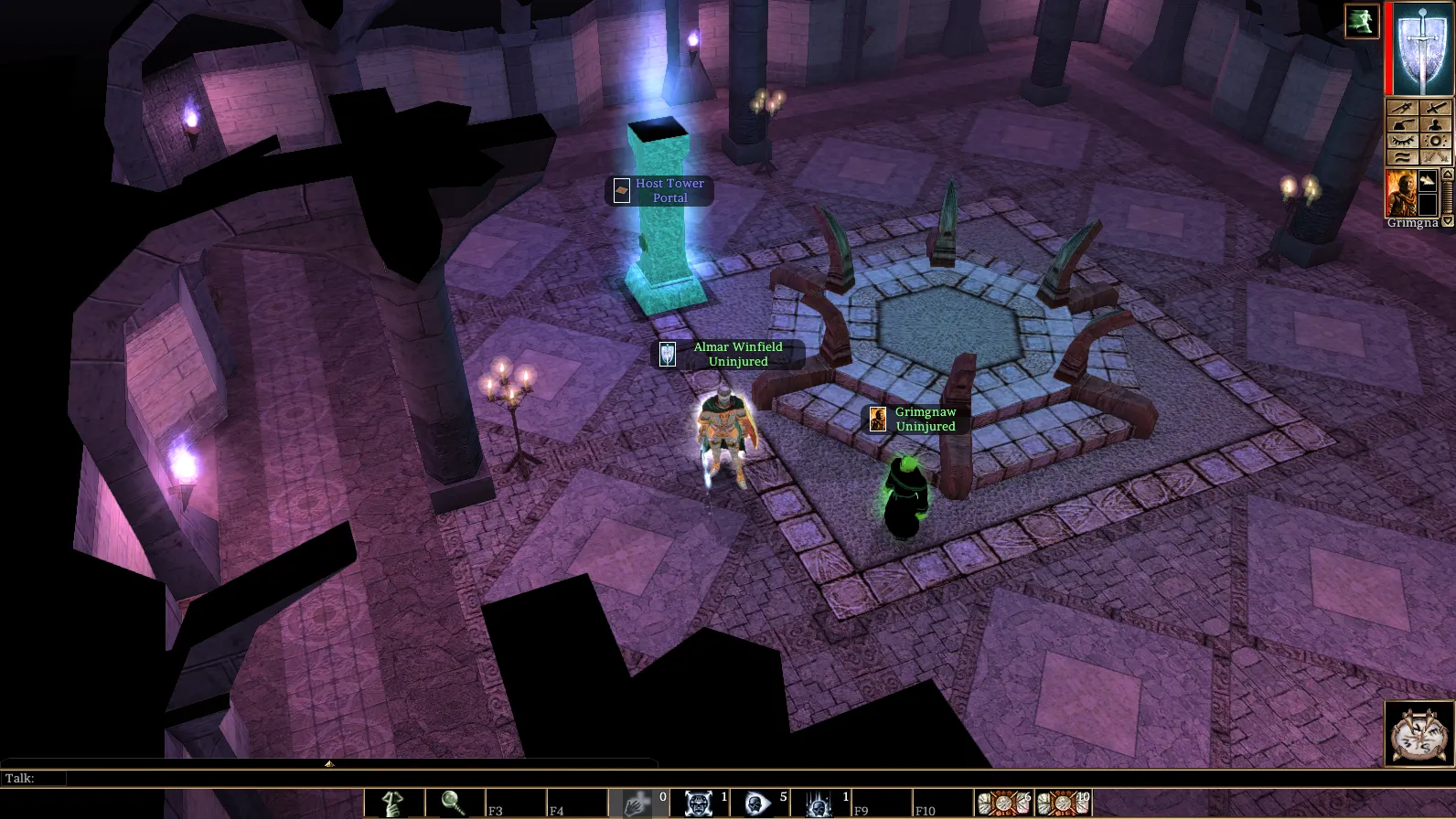
Task: Click the green running figure haste icon
Action: tap(1361, 21)
